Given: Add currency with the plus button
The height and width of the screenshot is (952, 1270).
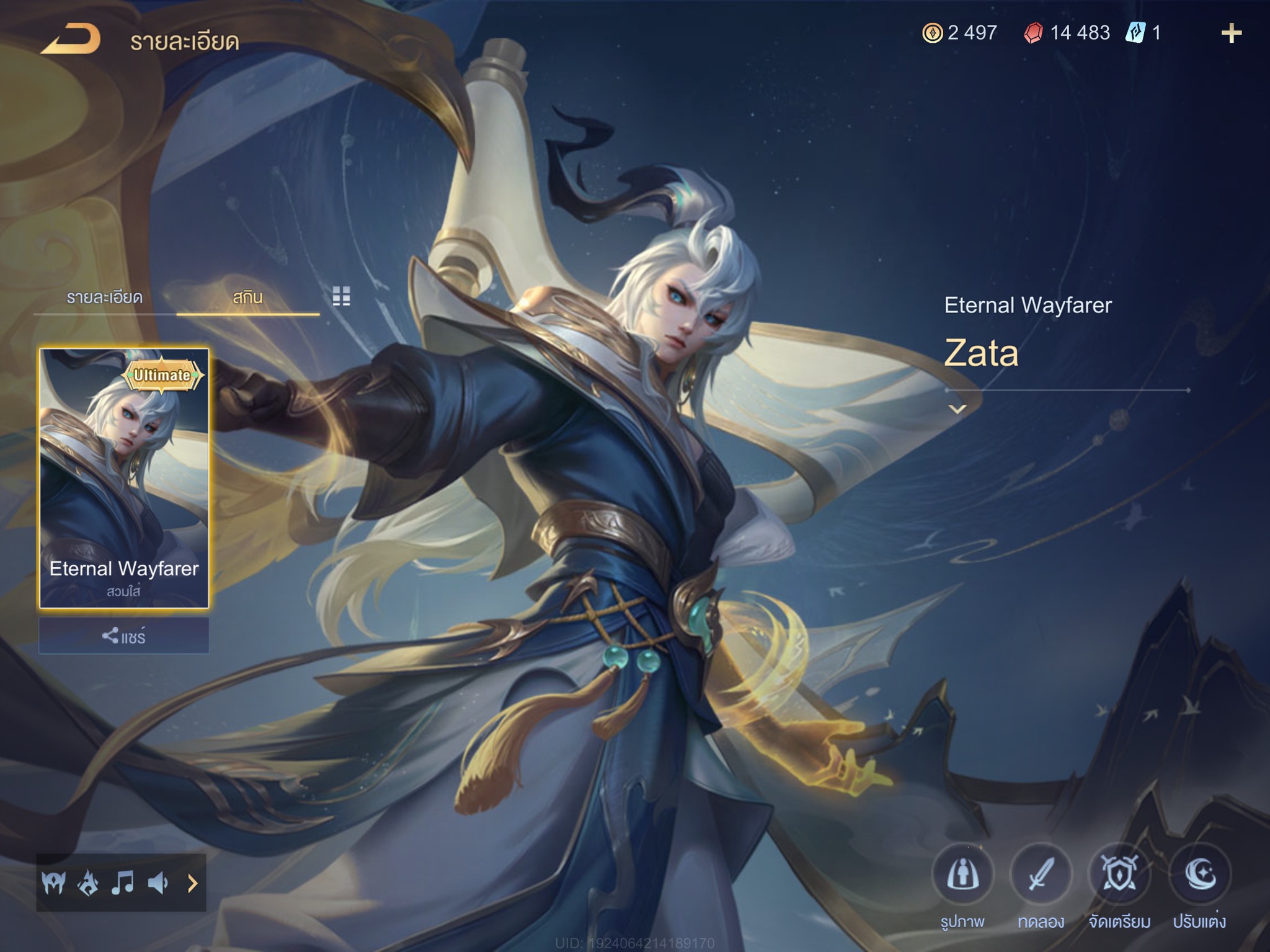Looking at the screenshot, I should (1231, 33).
